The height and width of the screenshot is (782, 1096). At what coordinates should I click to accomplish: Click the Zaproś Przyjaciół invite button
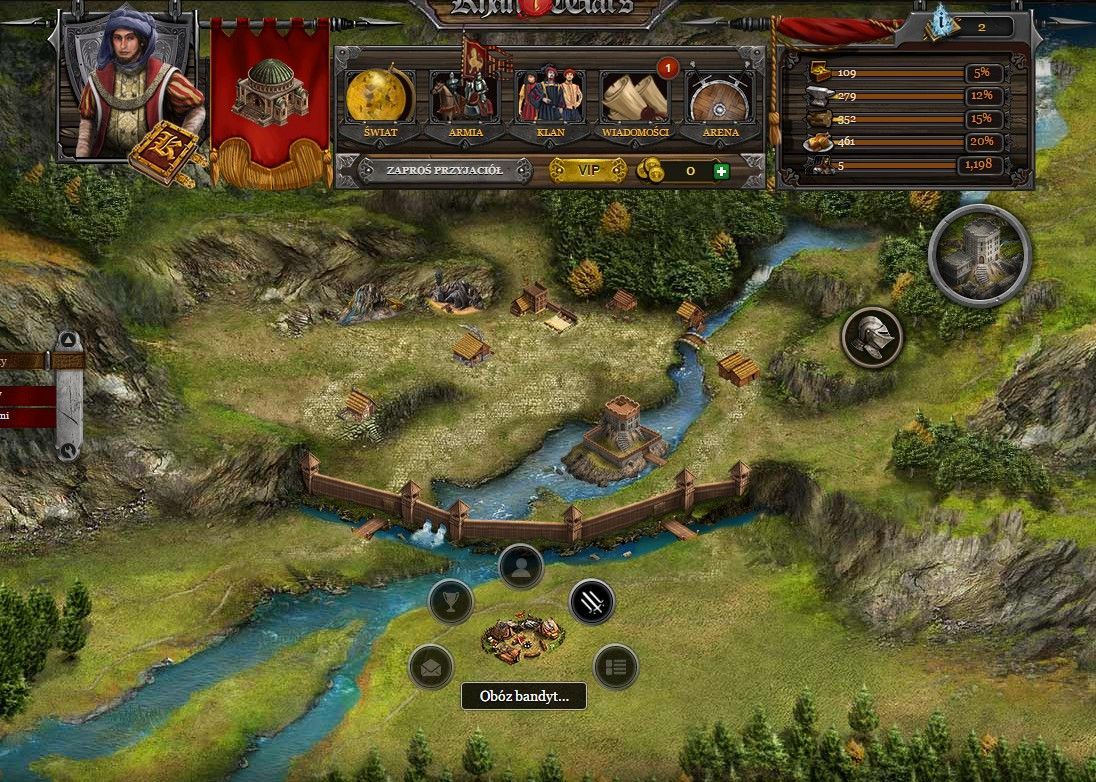pyautogui.click(x=445, y=171)
